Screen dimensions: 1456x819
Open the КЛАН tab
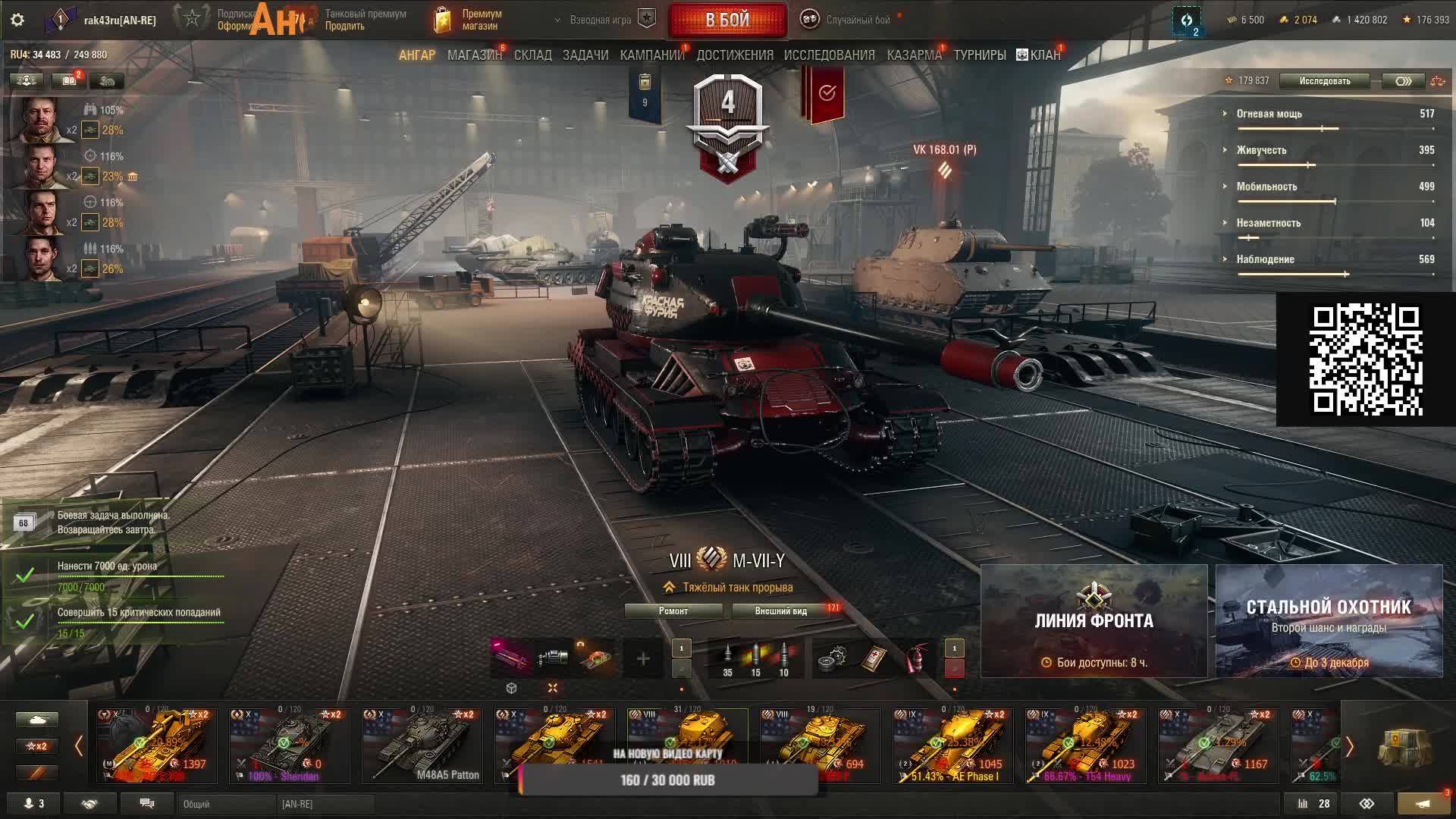coord(1039,55)
